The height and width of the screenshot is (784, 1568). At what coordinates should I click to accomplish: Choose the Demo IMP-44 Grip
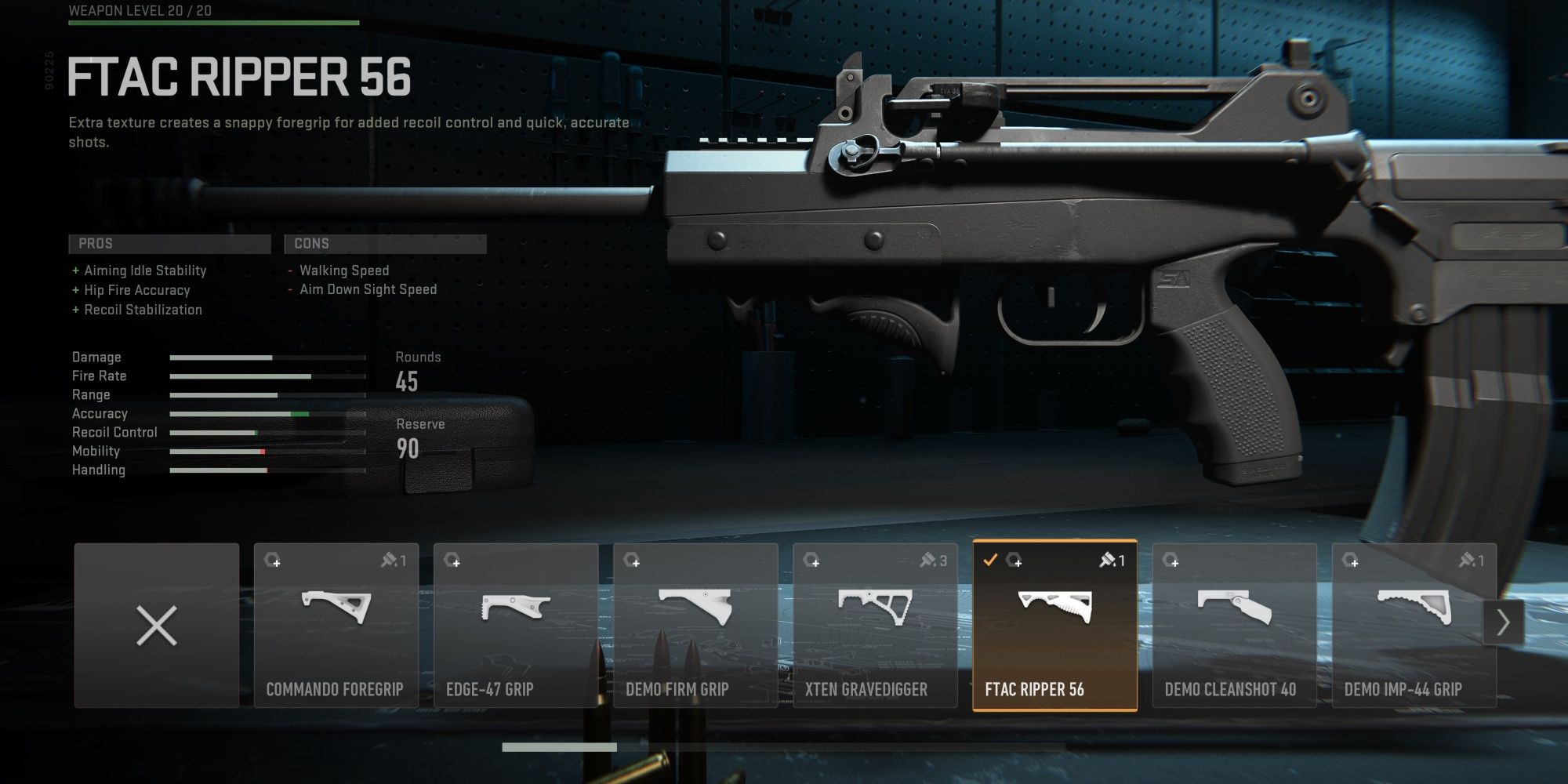[x=1414, y=626]
